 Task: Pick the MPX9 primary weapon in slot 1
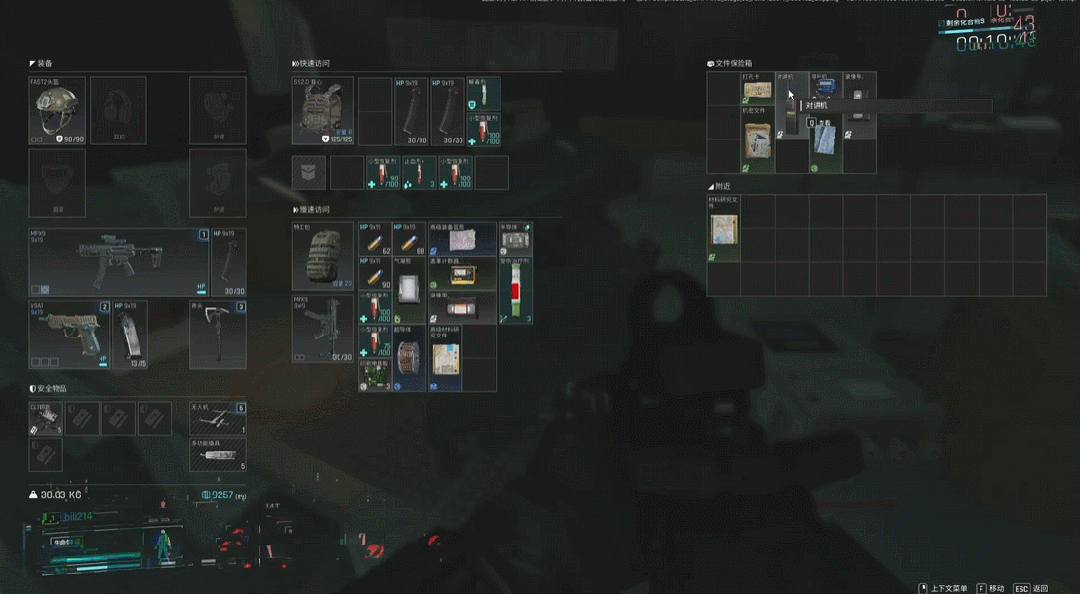coord(118,262)
